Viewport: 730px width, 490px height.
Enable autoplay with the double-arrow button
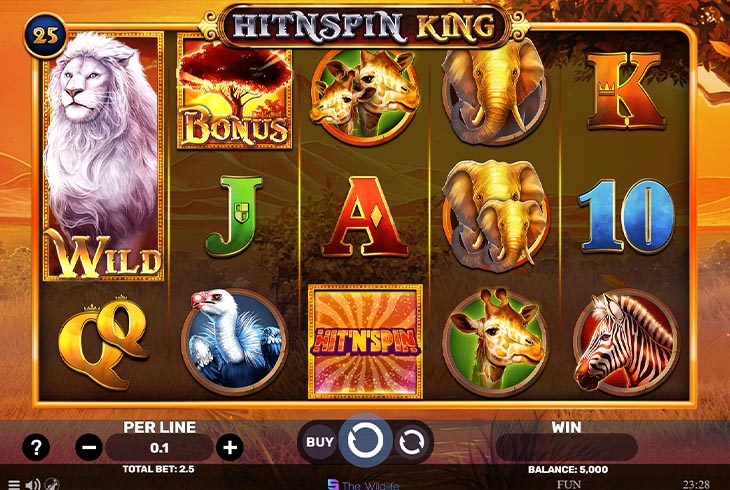click(411, 441)
